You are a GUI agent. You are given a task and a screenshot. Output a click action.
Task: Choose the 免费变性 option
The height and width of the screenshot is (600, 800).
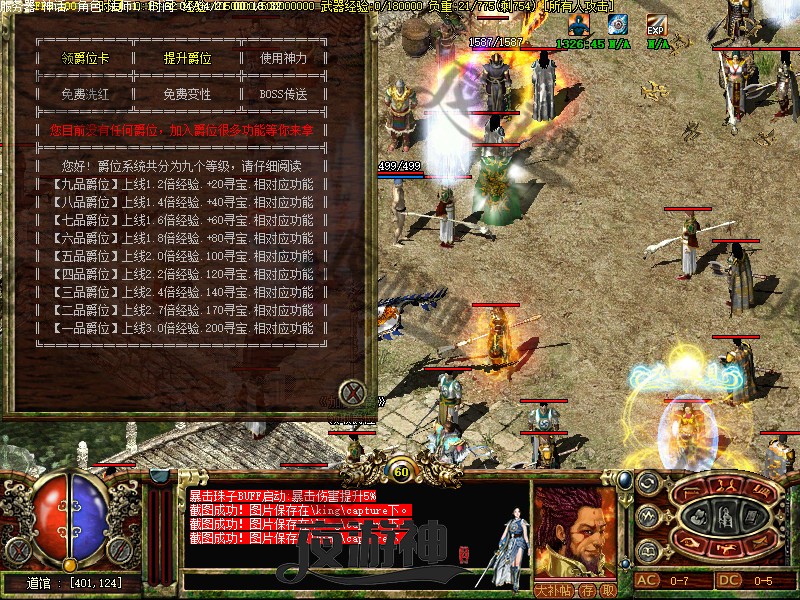pyautogui.click(x=188, y=94)
